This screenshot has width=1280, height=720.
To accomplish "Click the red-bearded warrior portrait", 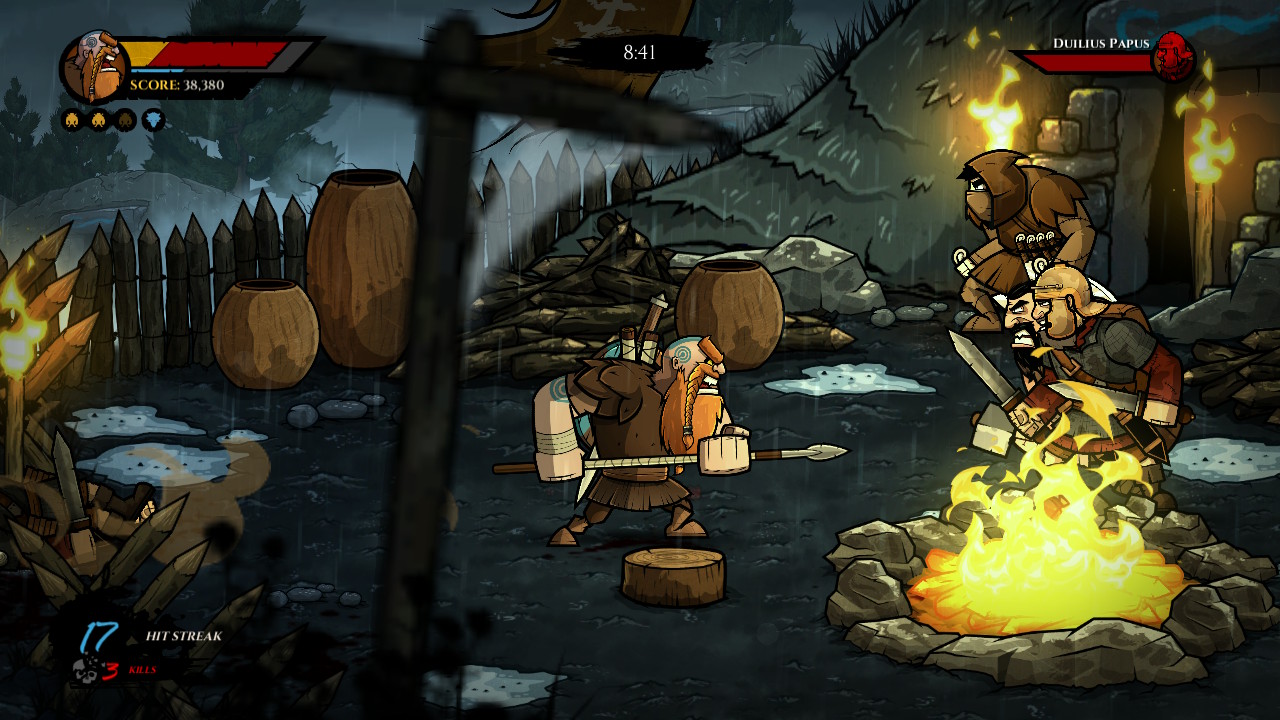I will pos(95,68).
